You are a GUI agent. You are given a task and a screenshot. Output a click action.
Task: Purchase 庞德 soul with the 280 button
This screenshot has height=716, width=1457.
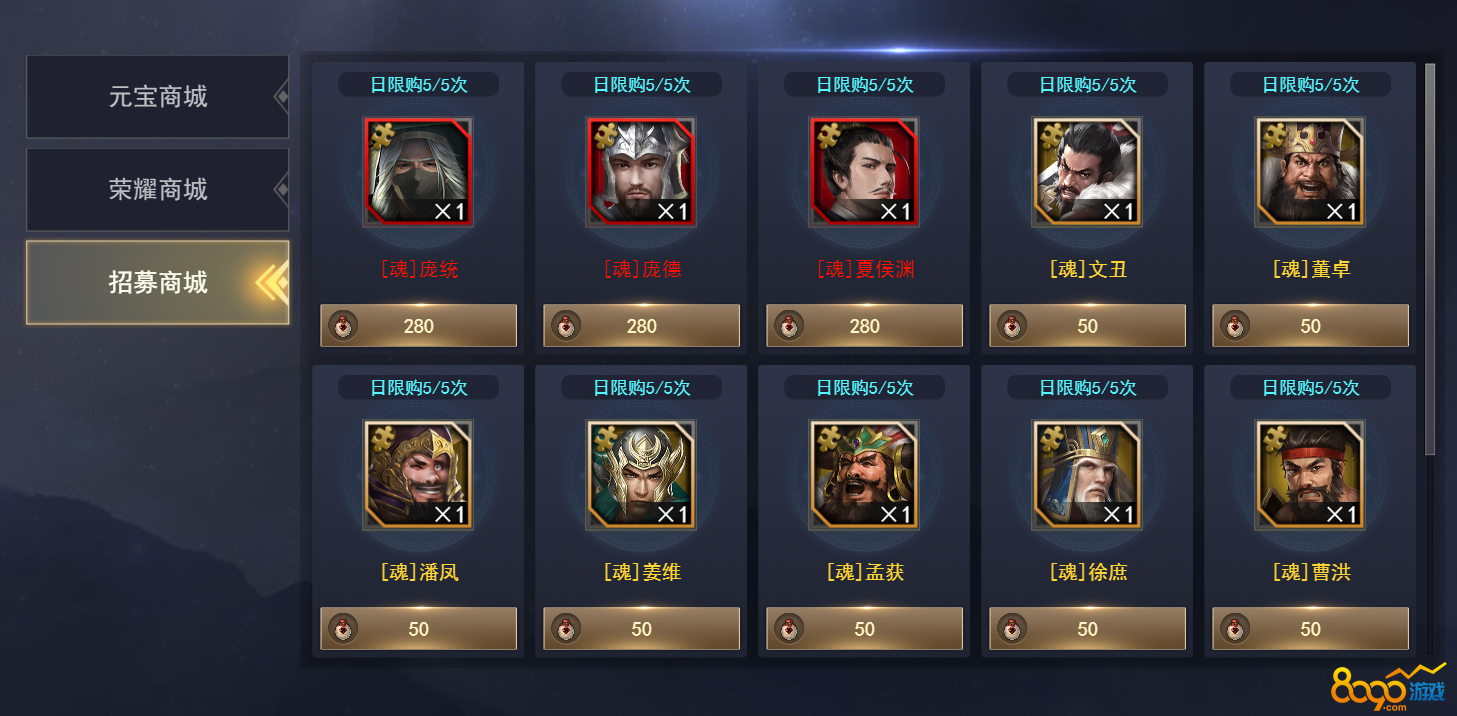(x=641, y=326)
